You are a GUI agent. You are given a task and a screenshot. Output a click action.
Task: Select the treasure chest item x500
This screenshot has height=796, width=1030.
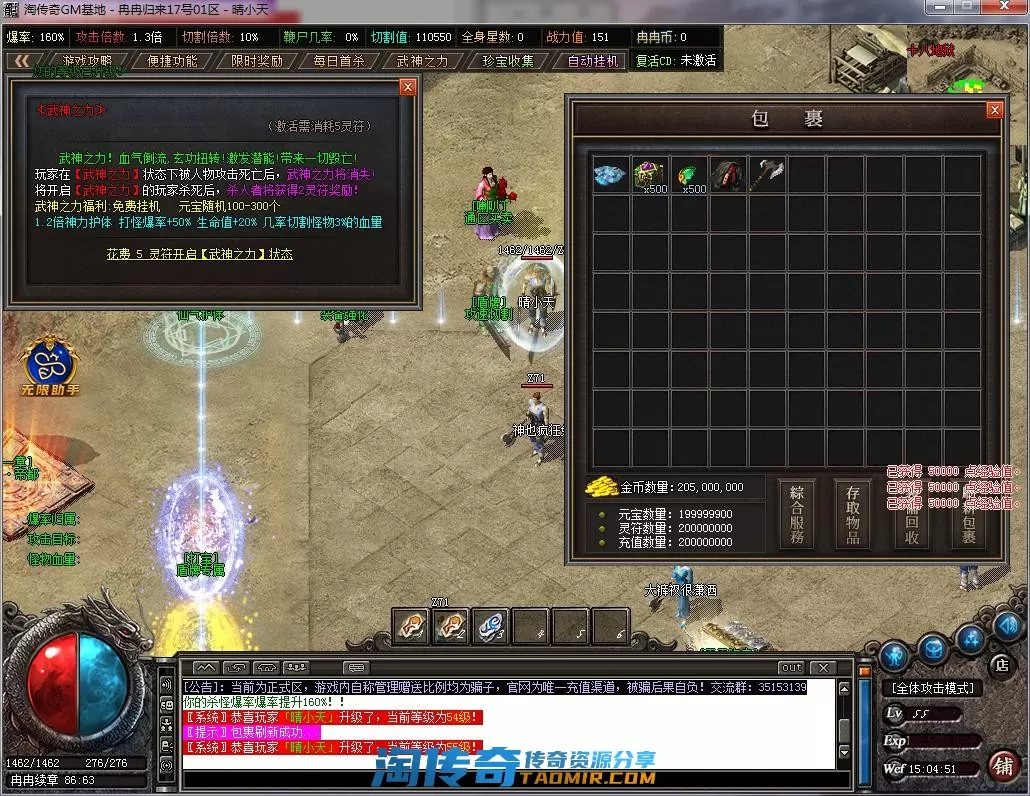coord(650,175)
